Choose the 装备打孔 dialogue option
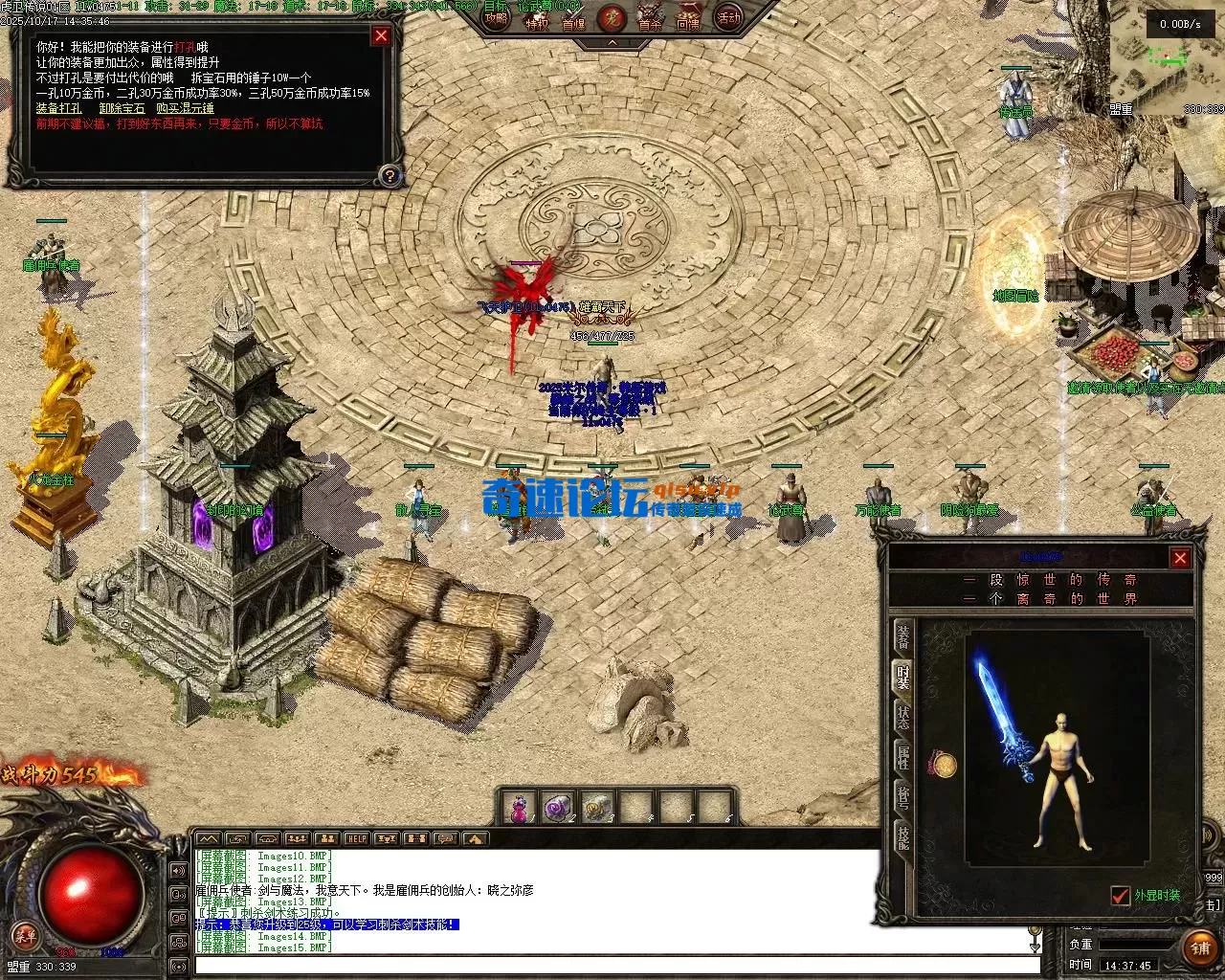 pyautogui.click(x=58, y=108)
